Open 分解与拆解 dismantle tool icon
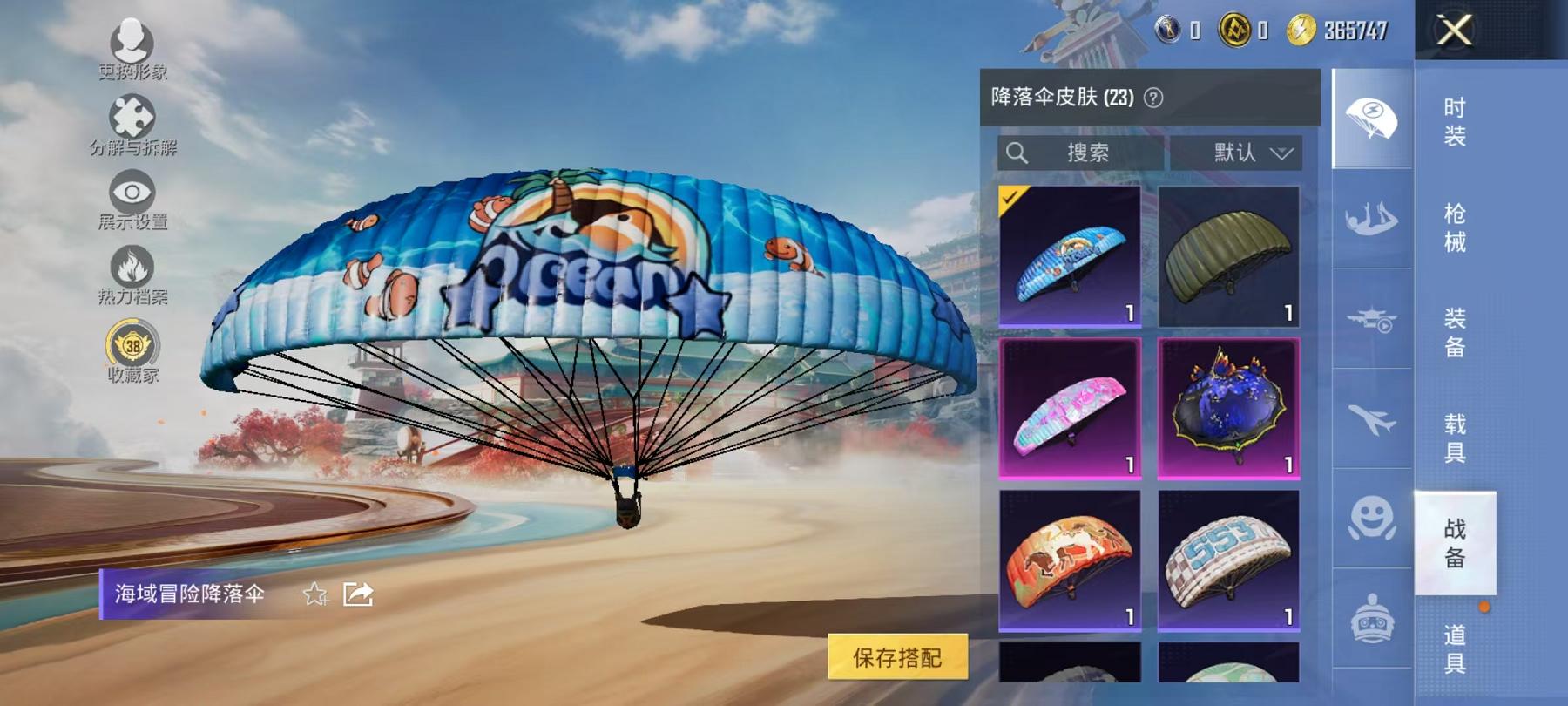This screenshot has height=706, width=1568. pos(131,118)
